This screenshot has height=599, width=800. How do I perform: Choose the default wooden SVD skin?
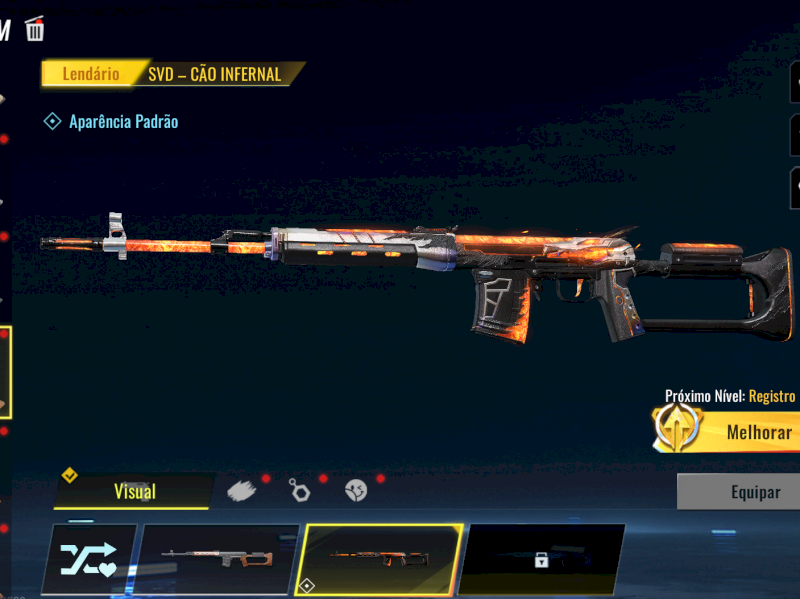pyautogui.click(x=220, y=560)
